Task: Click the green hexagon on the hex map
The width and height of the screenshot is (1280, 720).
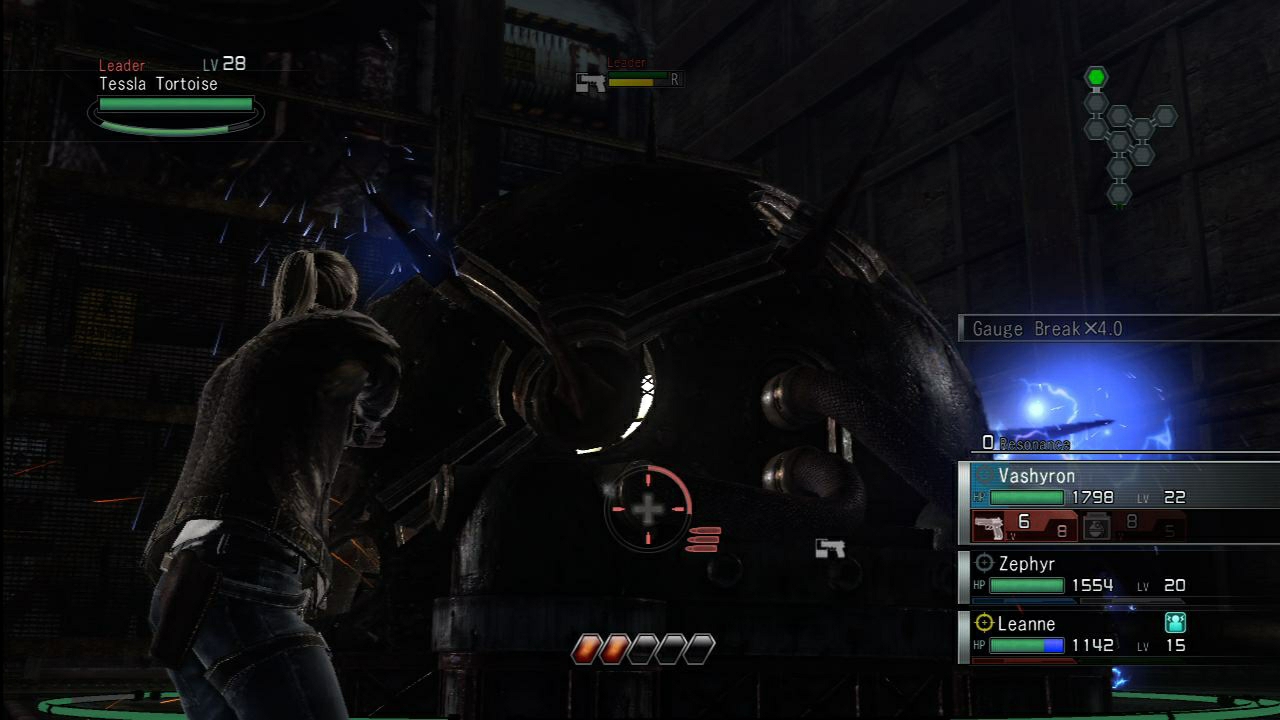Action: click(1097, 74)
